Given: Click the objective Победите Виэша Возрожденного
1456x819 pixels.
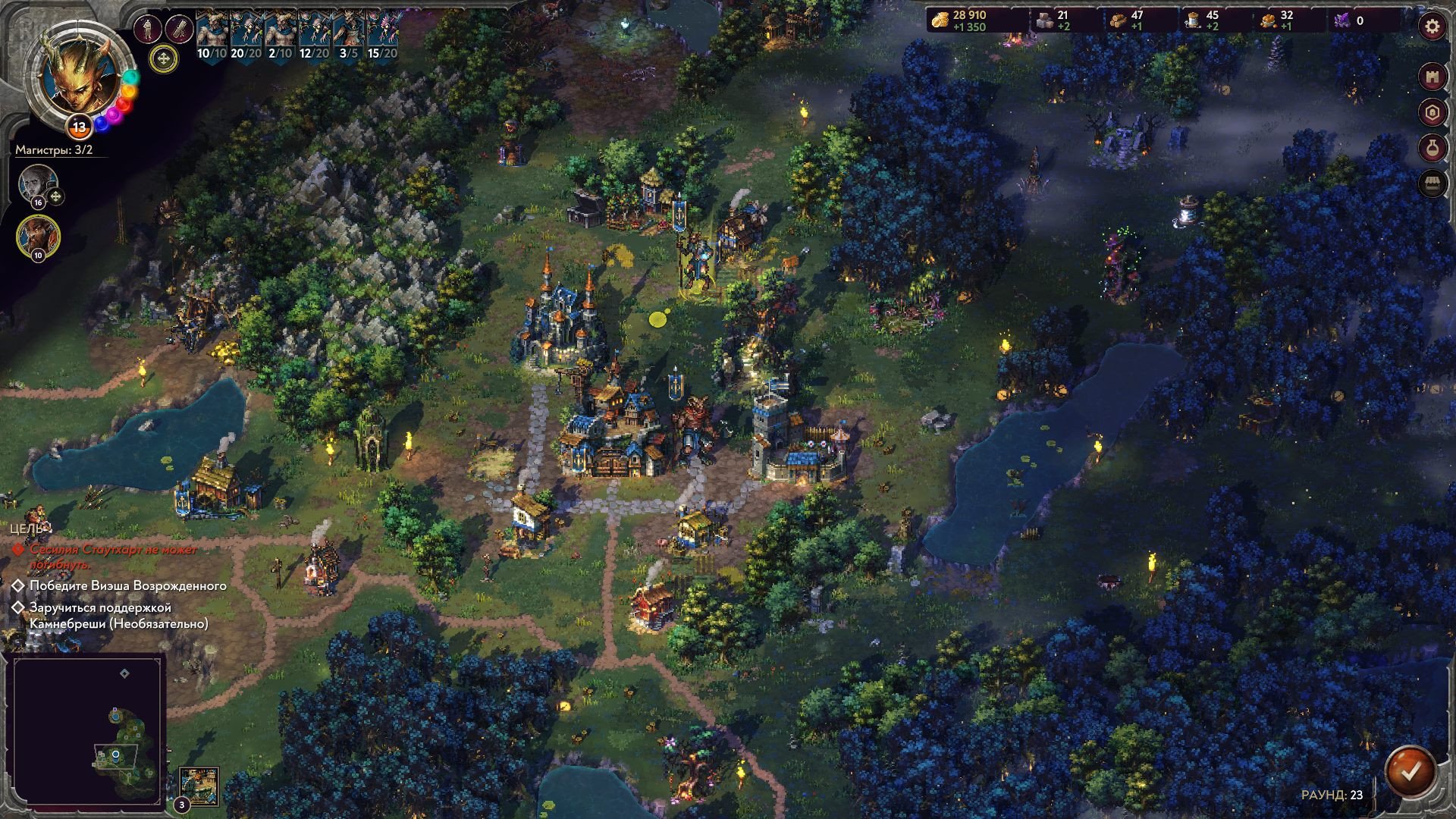Looking at the screenshot, I should tap(127, 585).
